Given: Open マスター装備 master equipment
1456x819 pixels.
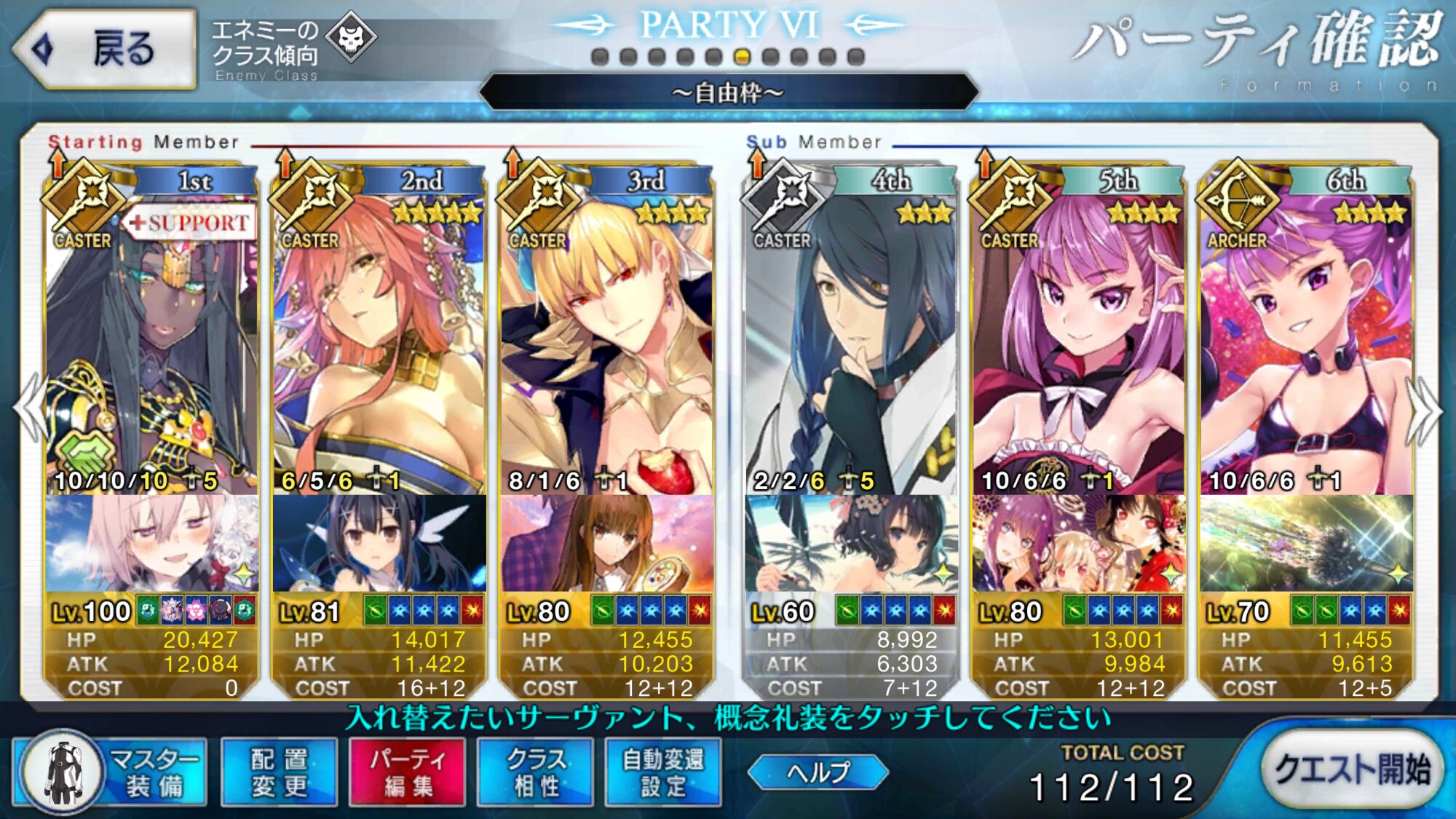Looking at the screenshot, I should tap(111, 773).
